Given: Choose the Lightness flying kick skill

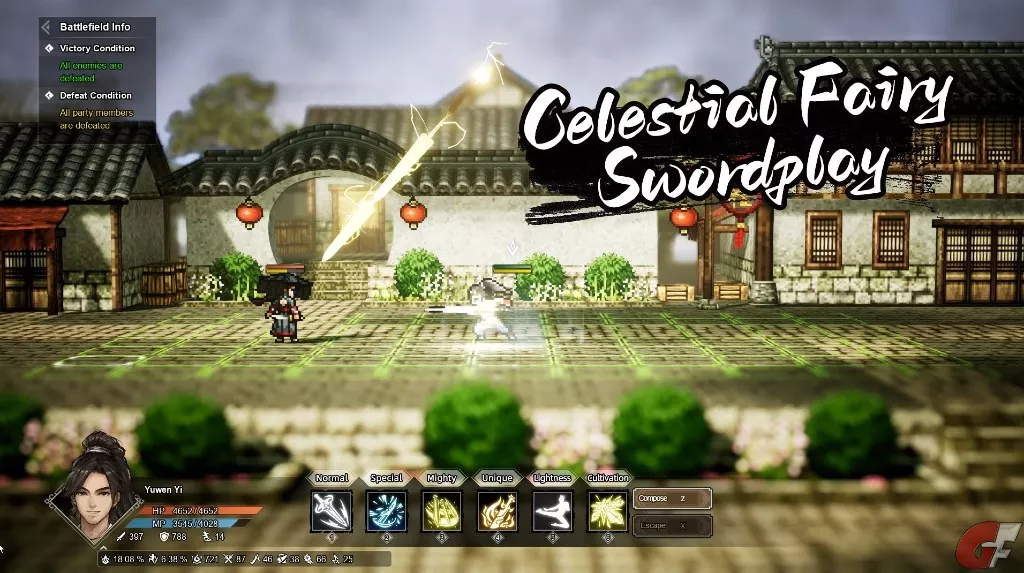Looking at the screenshot, I should pyautogui.click(x=552, y=510).
